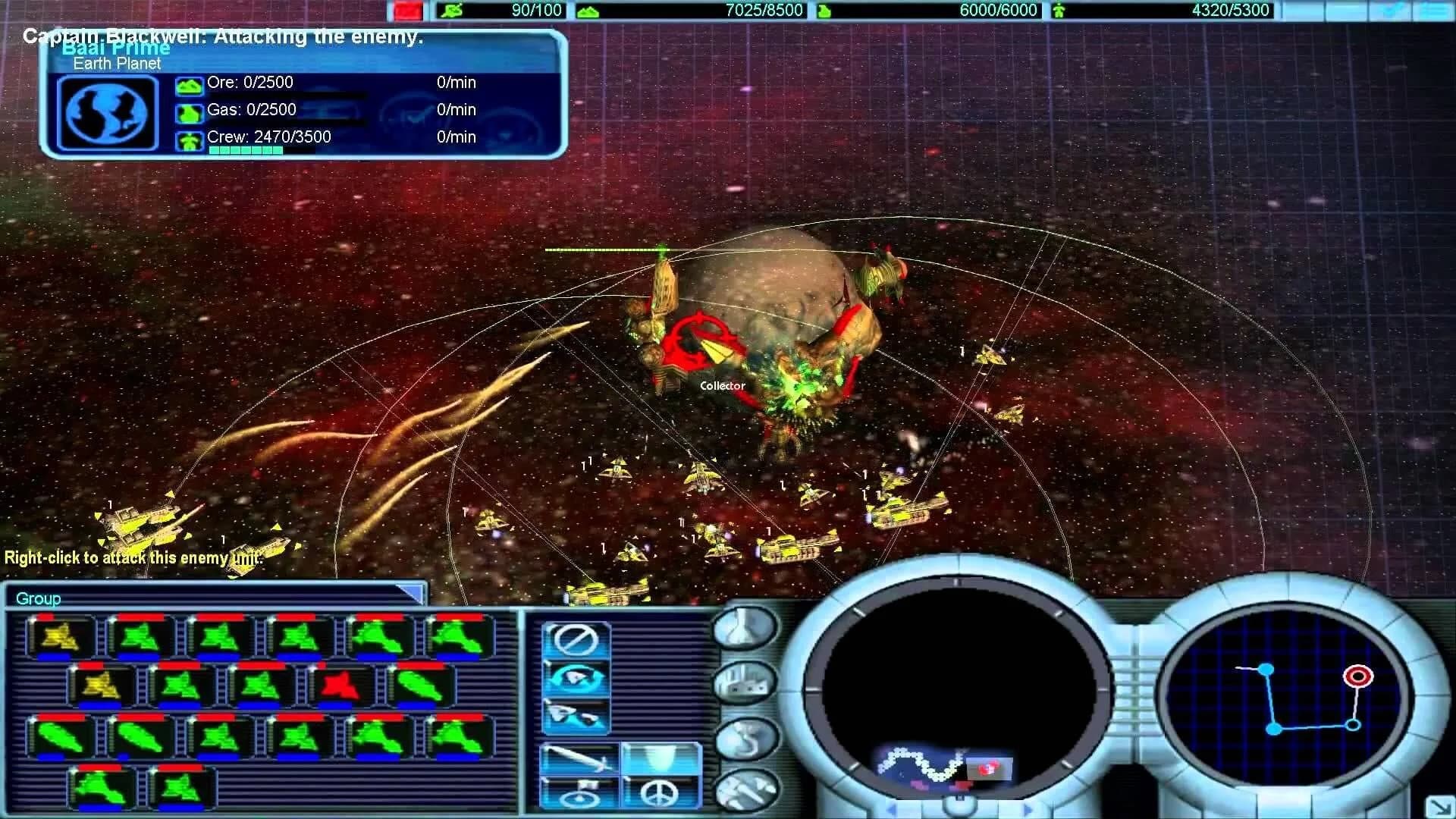This screenshot has height=819, width=1456.
Task: Select the Stop command icon
Action: 578,639
